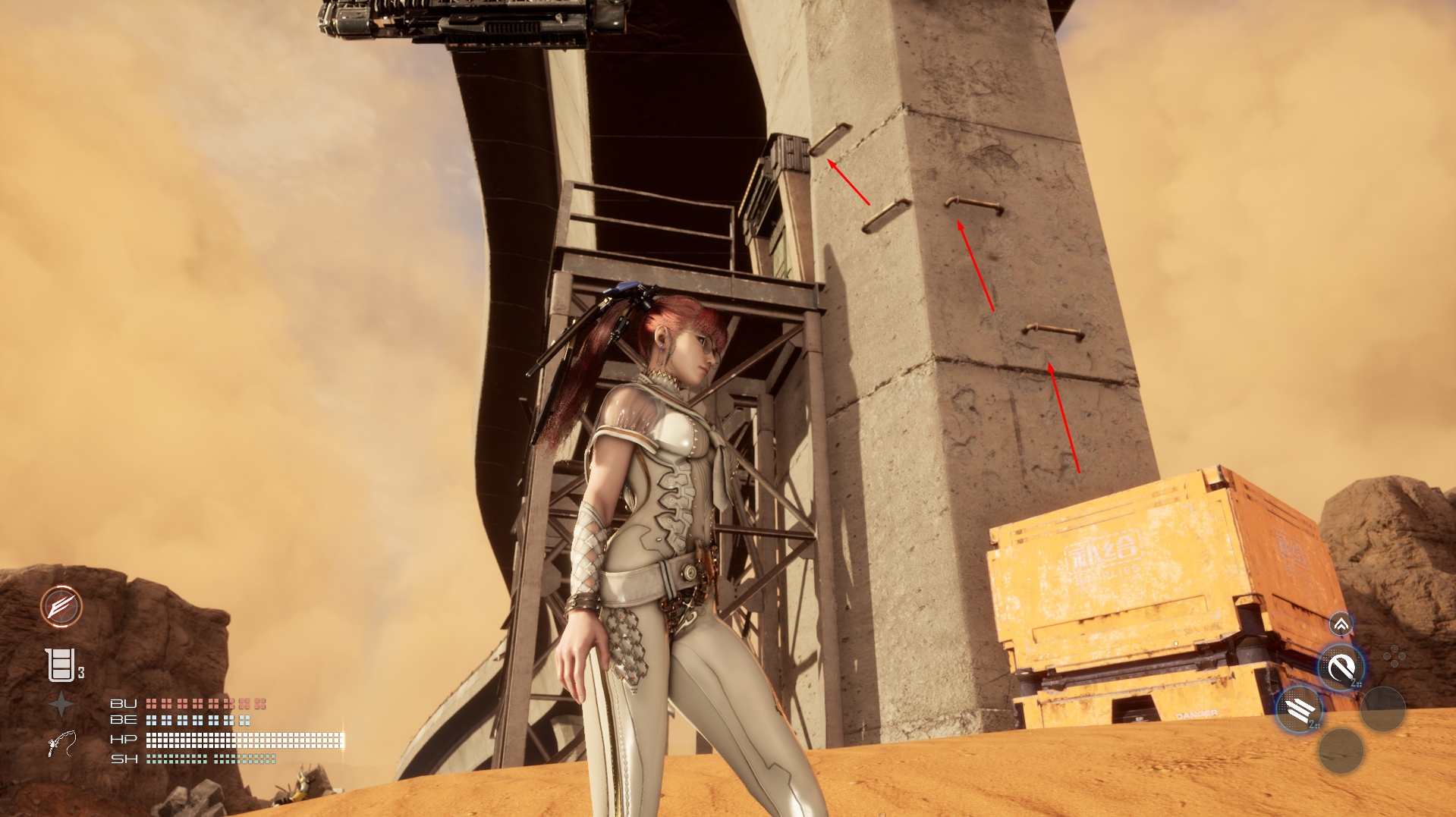The height and width of the screenshot is (817, 1456).
Task: Activate the triple blade Beta skill
Action: [1298, 710]
